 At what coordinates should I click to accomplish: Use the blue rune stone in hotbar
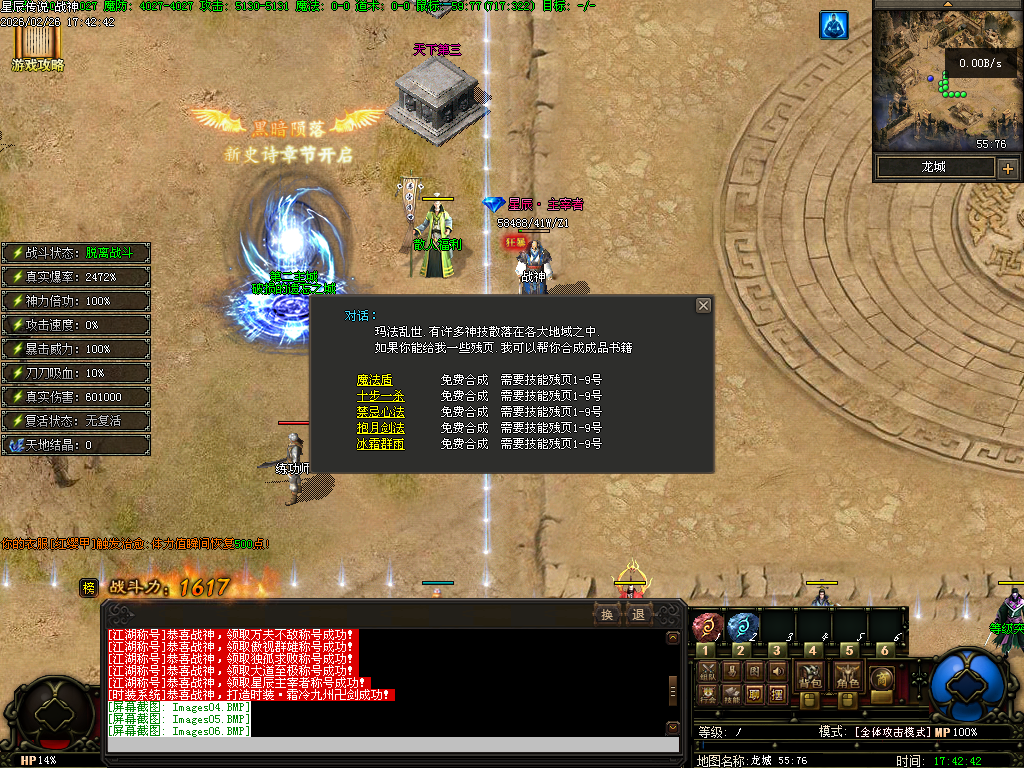pyautogui.click(x=740, y=626)
